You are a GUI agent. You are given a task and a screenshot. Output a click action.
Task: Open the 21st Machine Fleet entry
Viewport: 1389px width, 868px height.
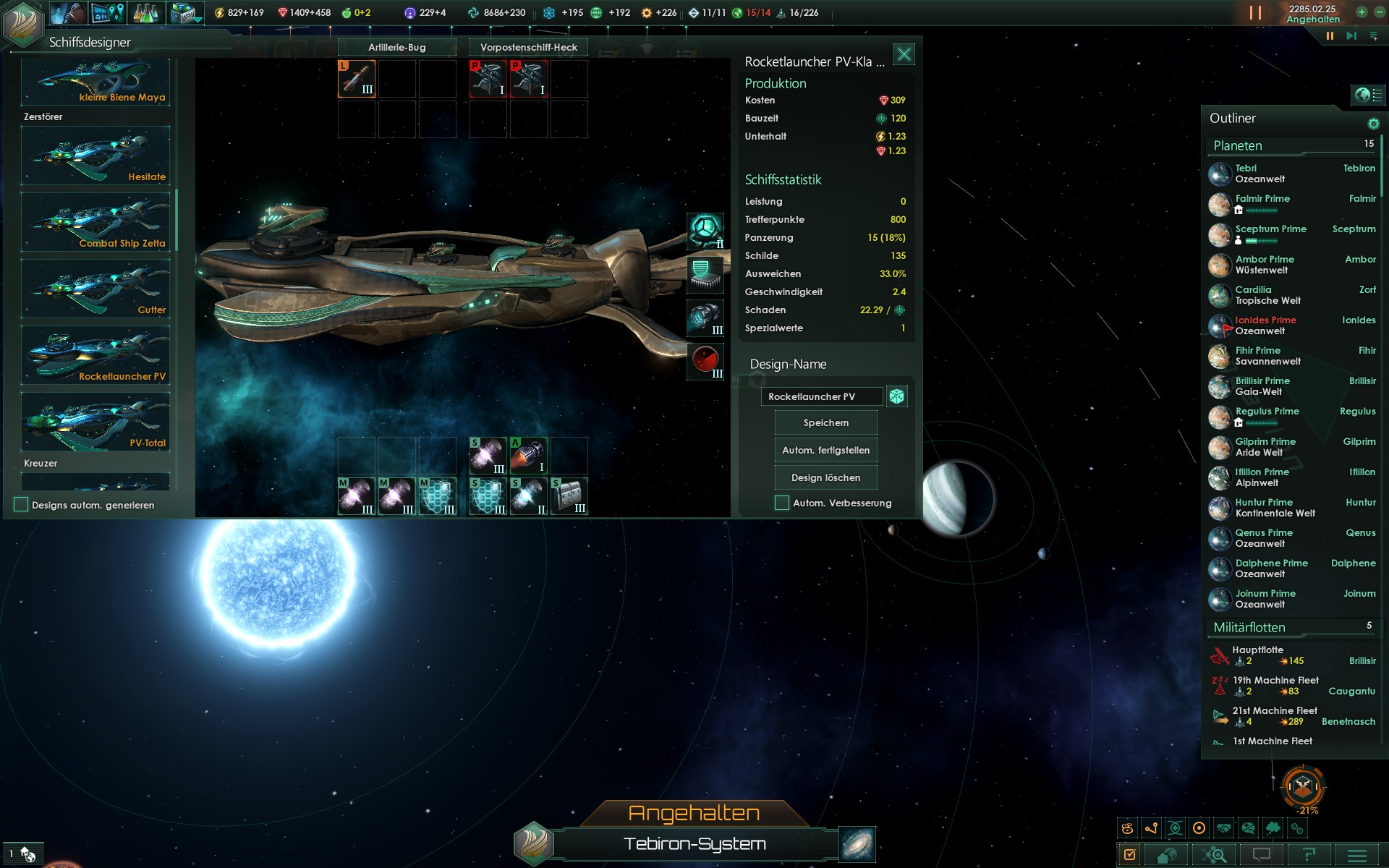tap(1274, 716)
